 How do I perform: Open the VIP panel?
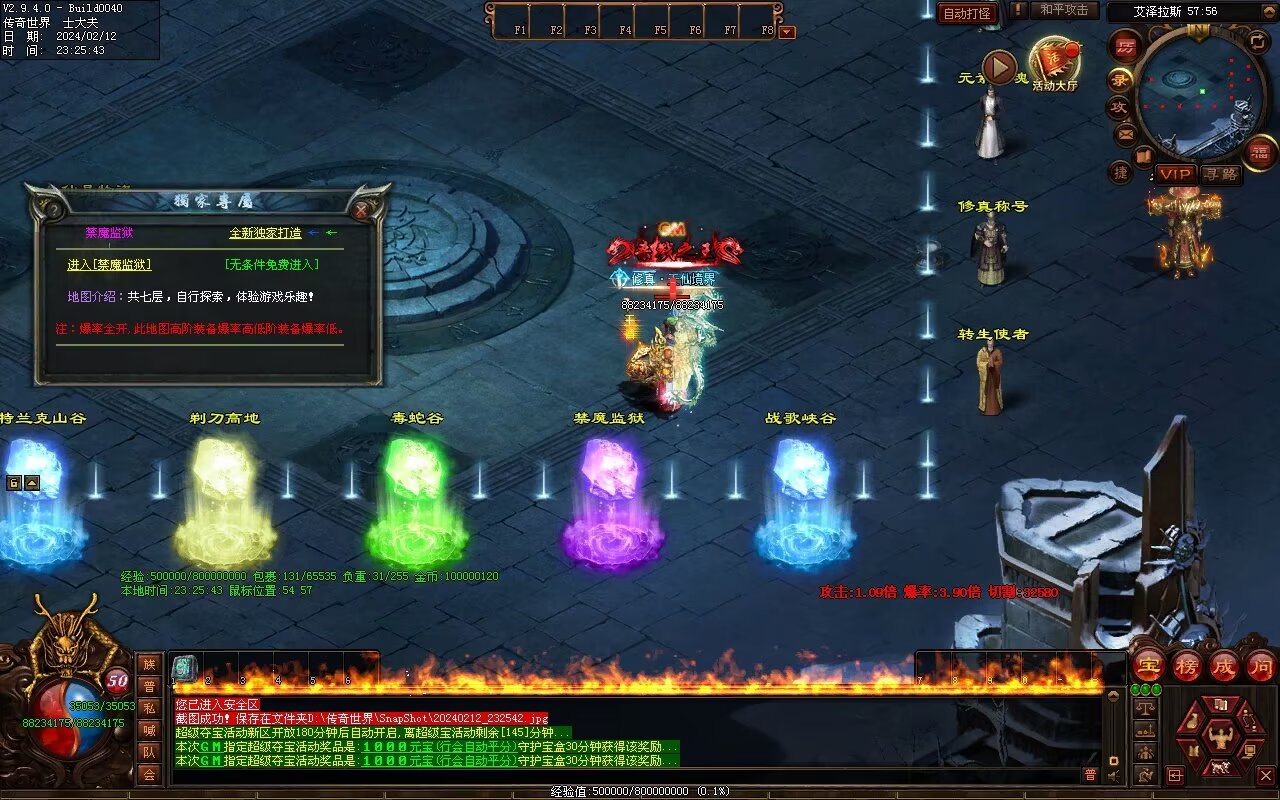[x=1175, y=174]
